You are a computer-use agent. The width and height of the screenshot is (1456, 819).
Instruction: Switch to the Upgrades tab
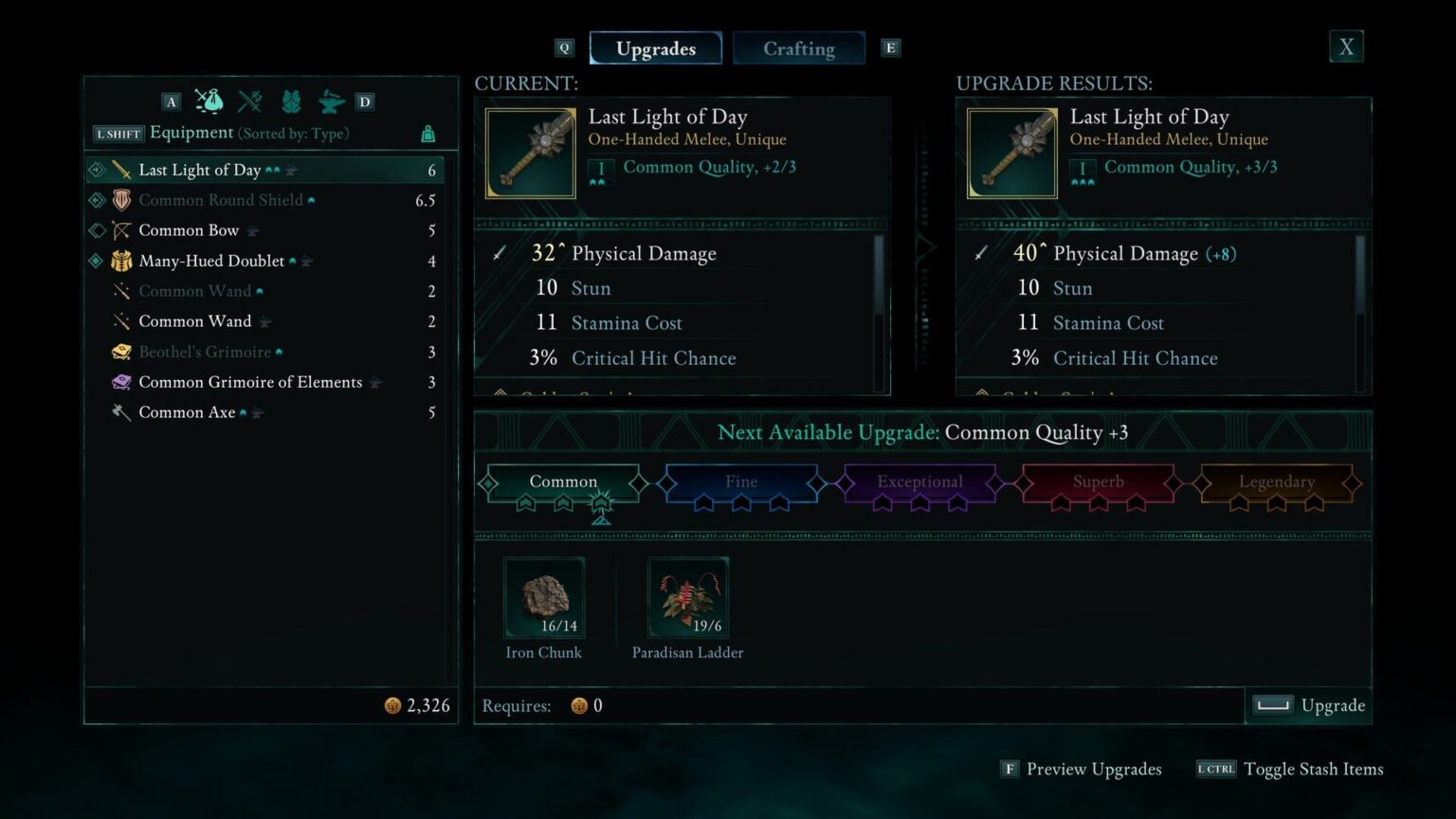[655, 47]
